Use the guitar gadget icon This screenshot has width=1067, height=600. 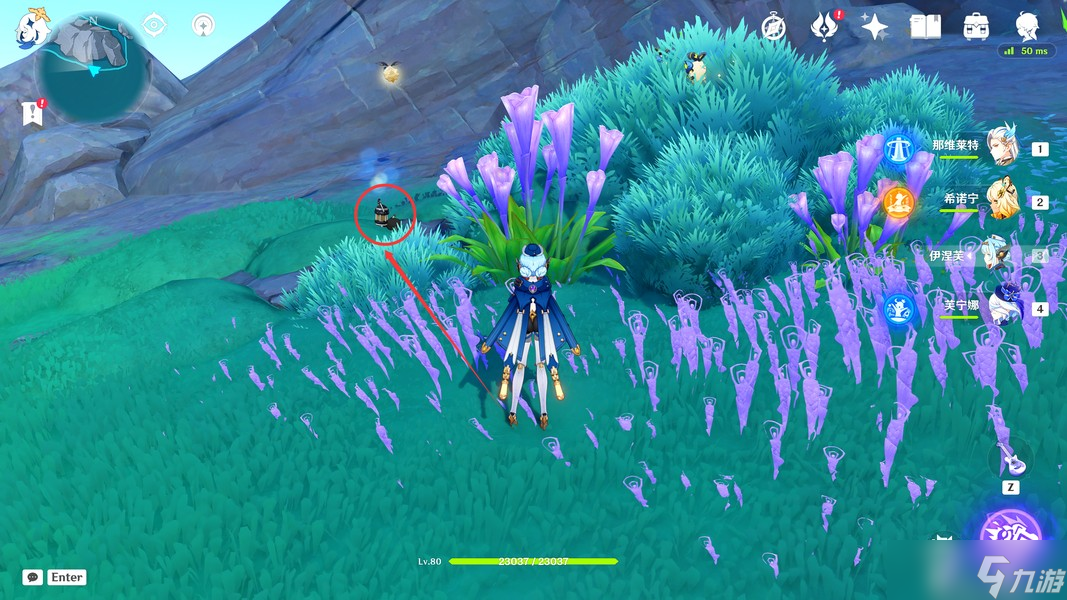(1011, 459)
